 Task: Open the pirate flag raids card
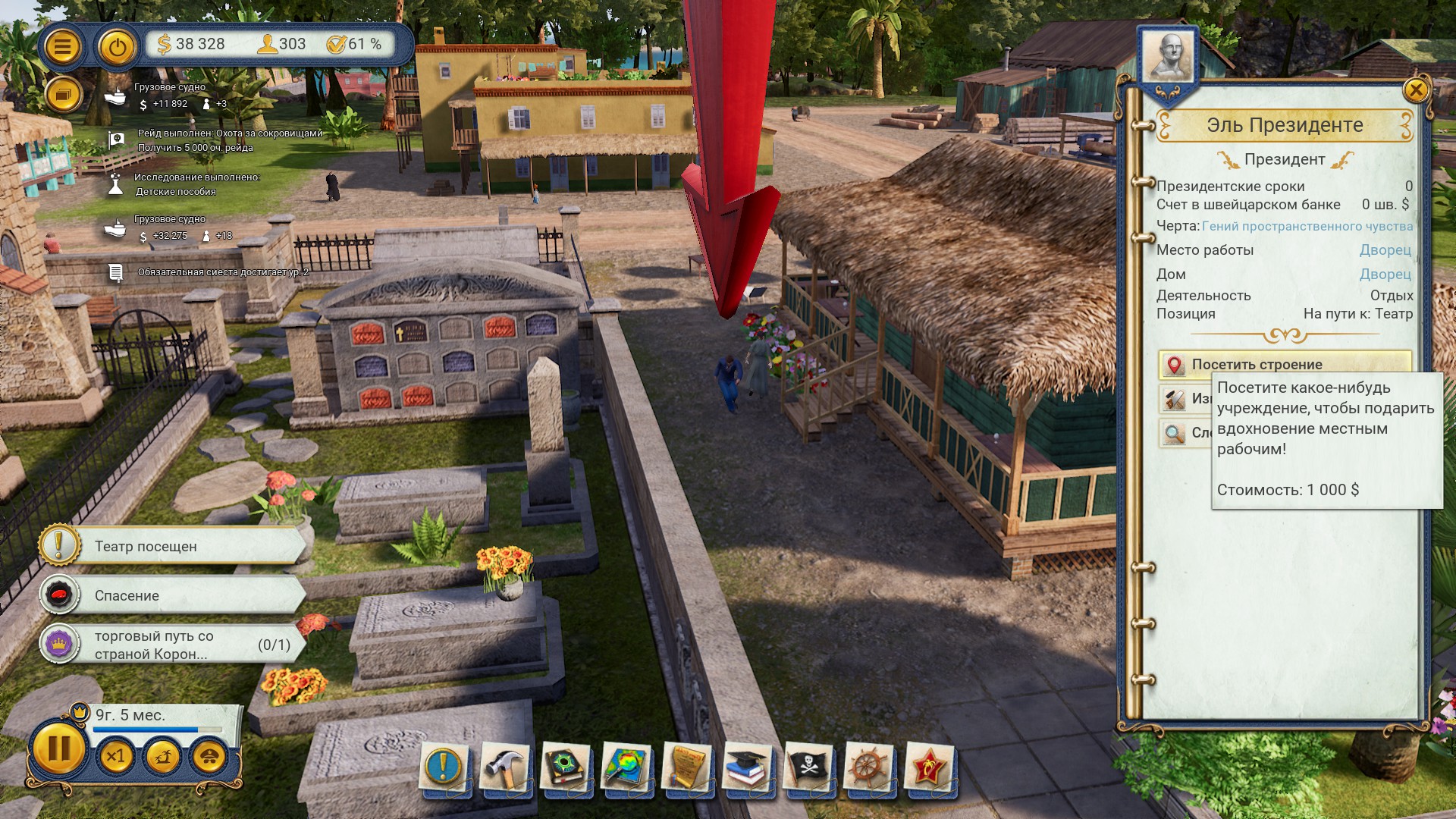808,767
